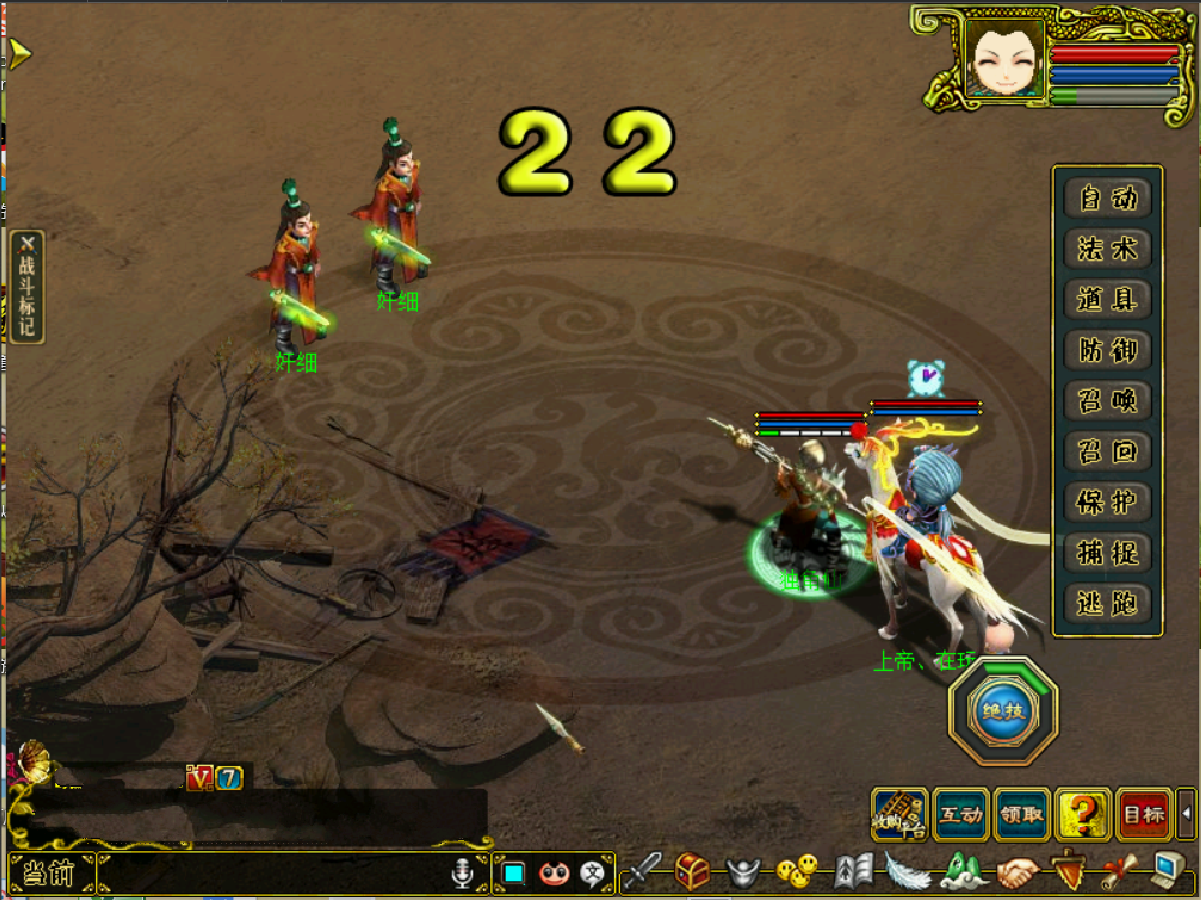The height and width of the screenshot is (900, 1201).
Task: Click the handshake trade icon
Action: pyautogui.click(x=1018, y=872)
